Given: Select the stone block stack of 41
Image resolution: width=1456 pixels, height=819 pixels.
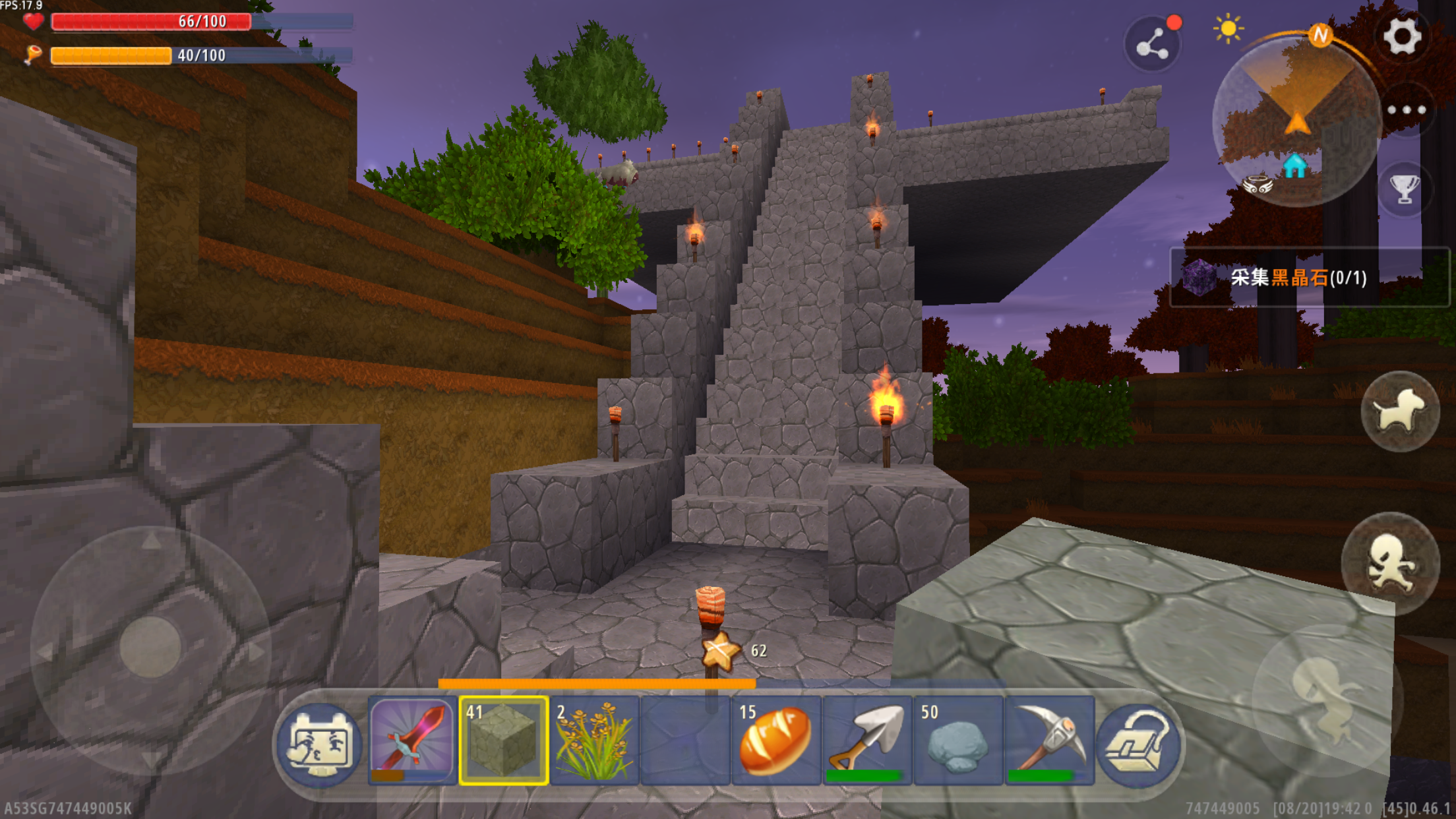Looking at the screenshot, I should tap(504, 741).
